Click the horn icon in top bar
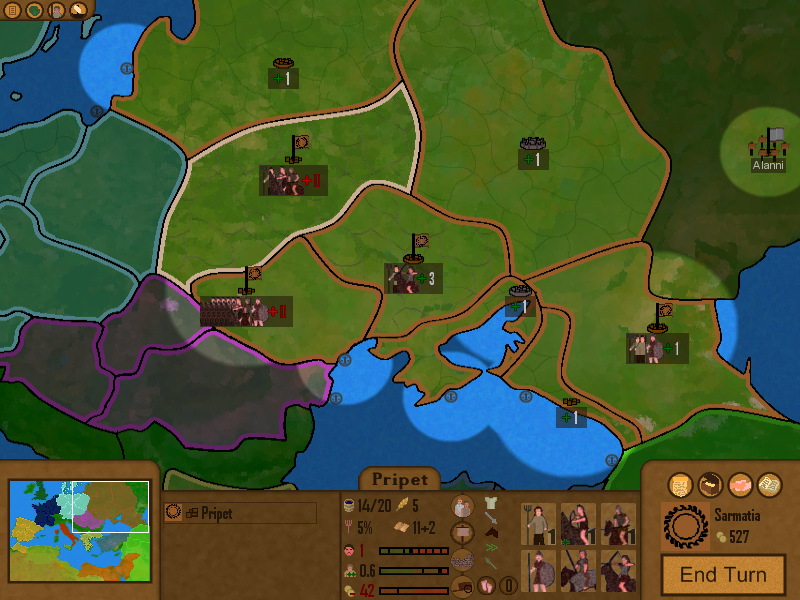The height and width of the screenshot is (600, 800). (78, 11)
